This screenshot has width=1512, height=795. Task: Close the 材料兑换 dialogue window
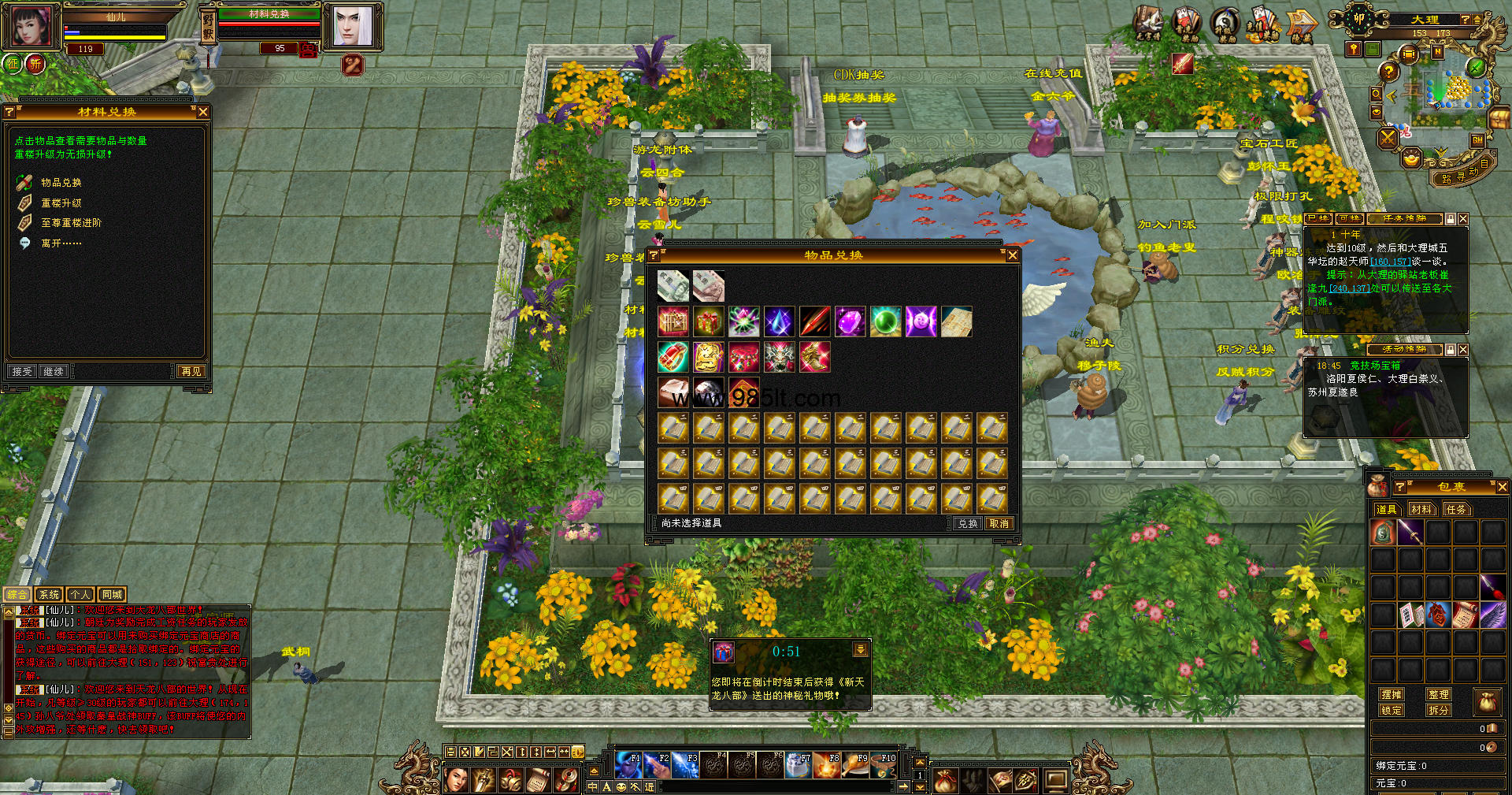click(203, 112)
